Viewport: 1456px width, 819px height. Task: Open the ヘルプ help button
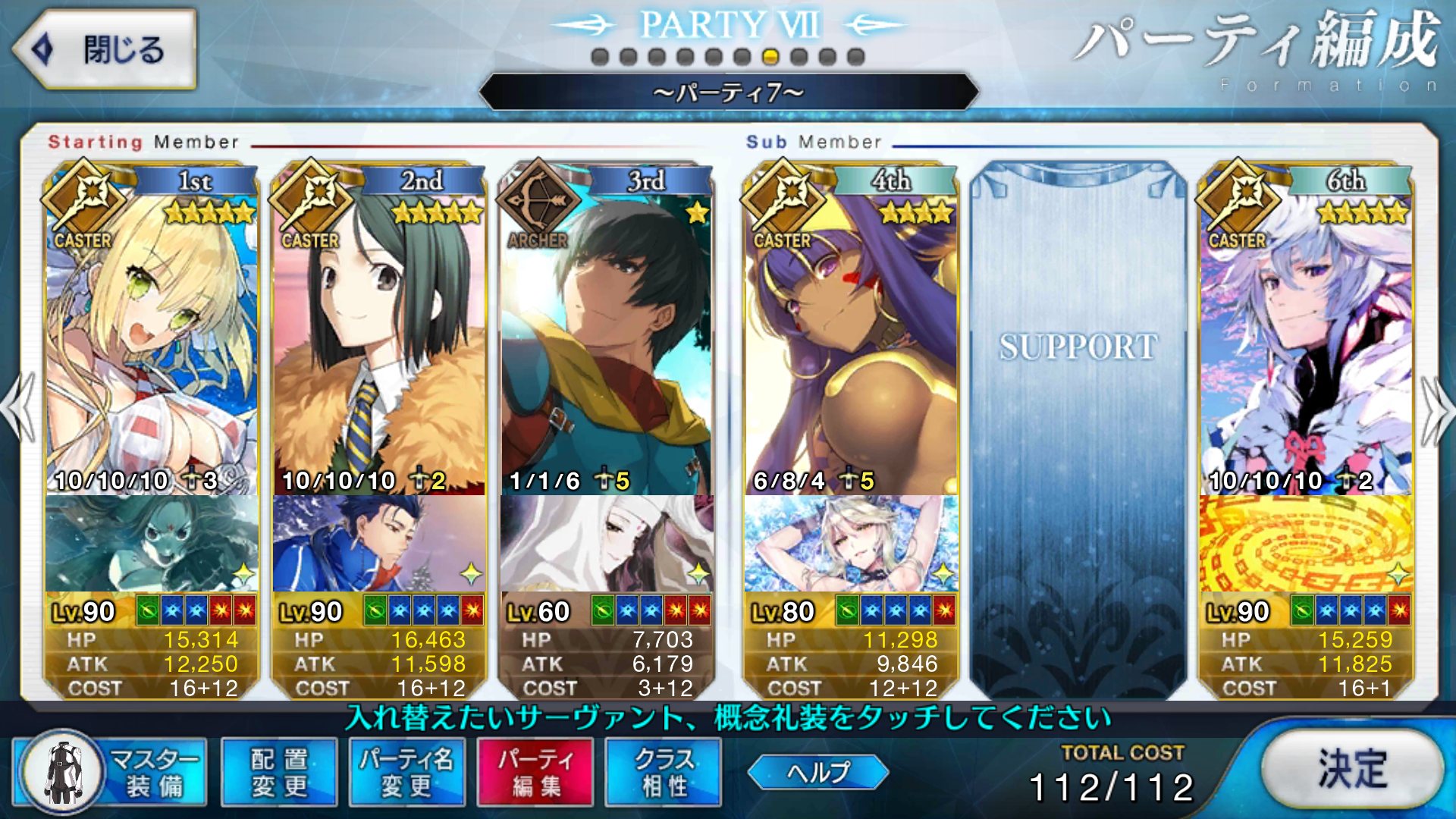pyautogui.click(x=817, y=772)
